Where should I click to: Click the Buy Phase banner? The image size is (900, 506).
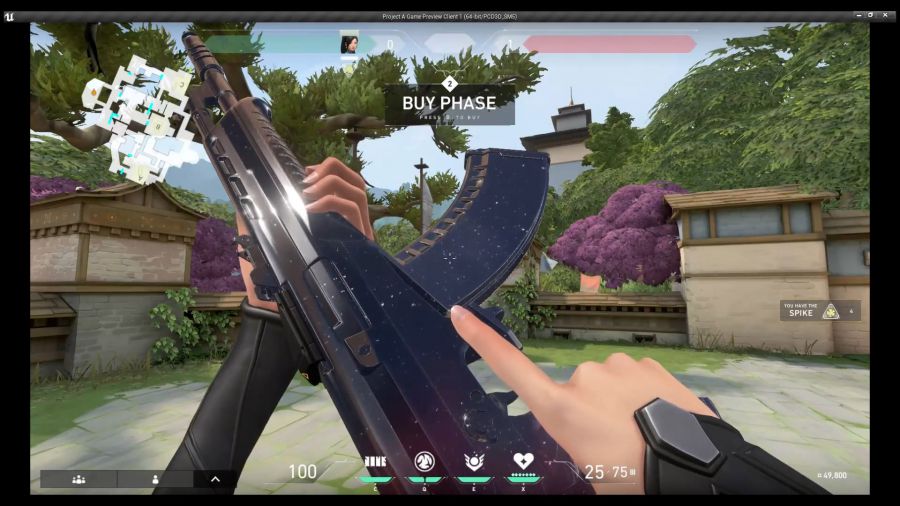449,103
